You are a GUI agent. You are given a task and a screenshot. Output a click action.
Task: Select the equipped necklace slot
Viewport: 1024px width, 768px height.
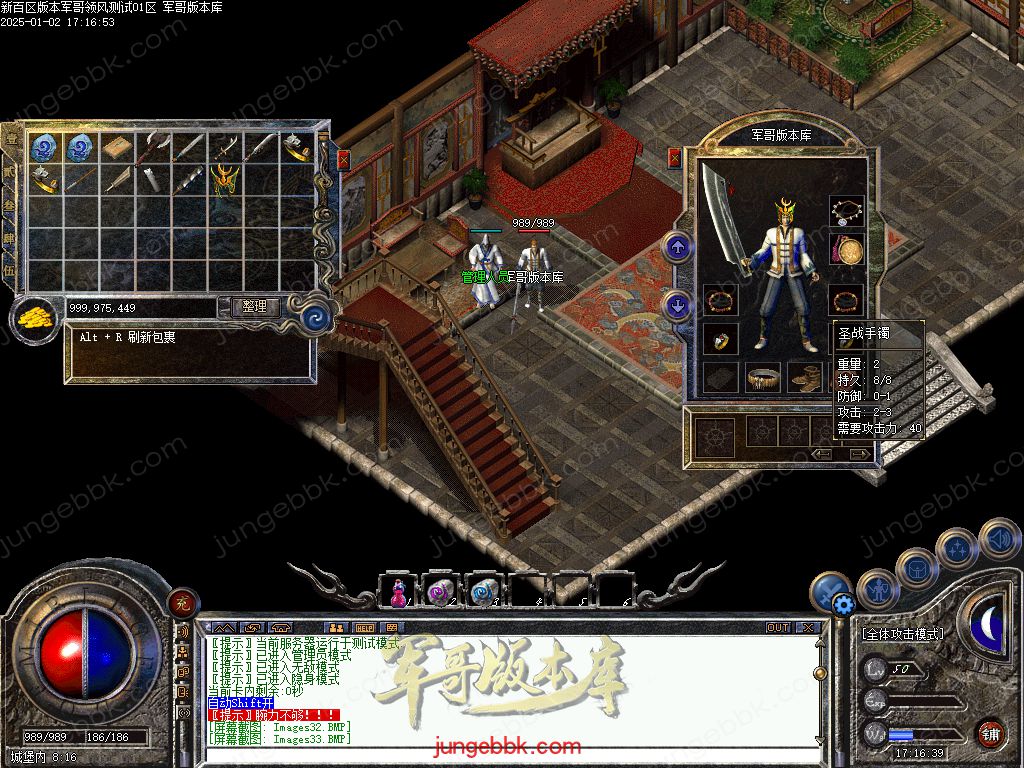(x=847, y=210)
